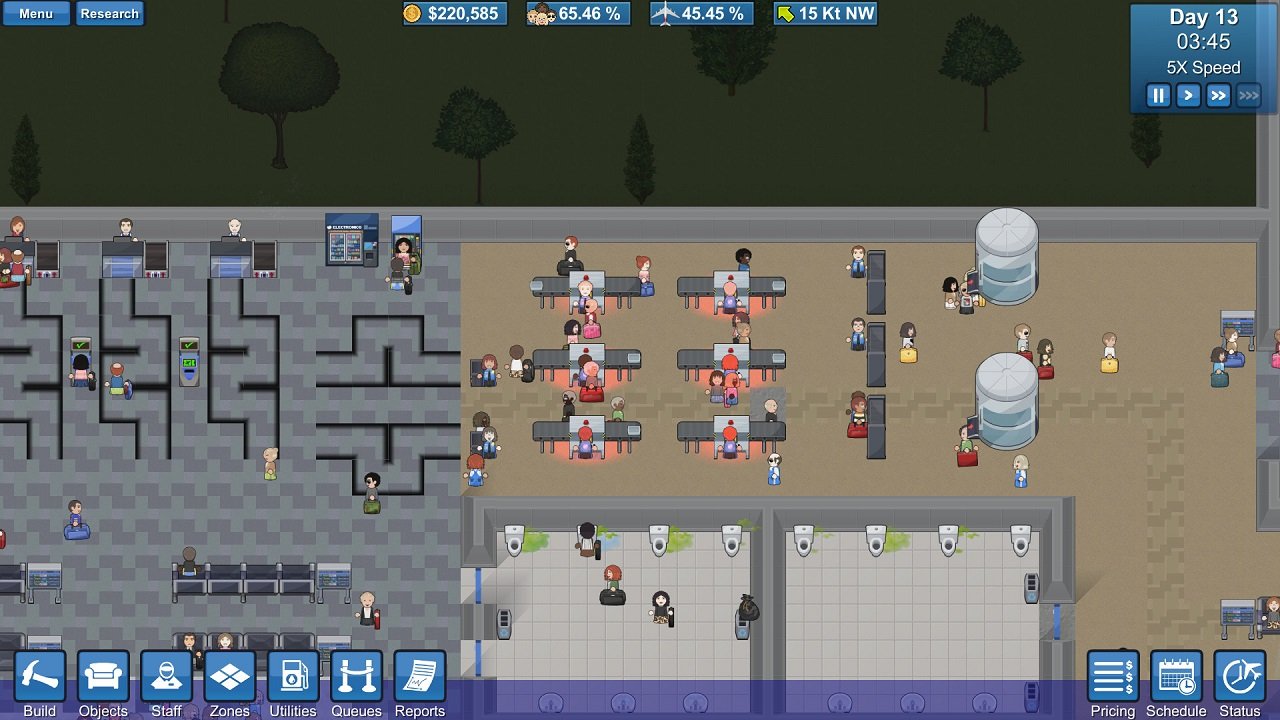
Task: Open the Staff management panel
Action: 166,676
